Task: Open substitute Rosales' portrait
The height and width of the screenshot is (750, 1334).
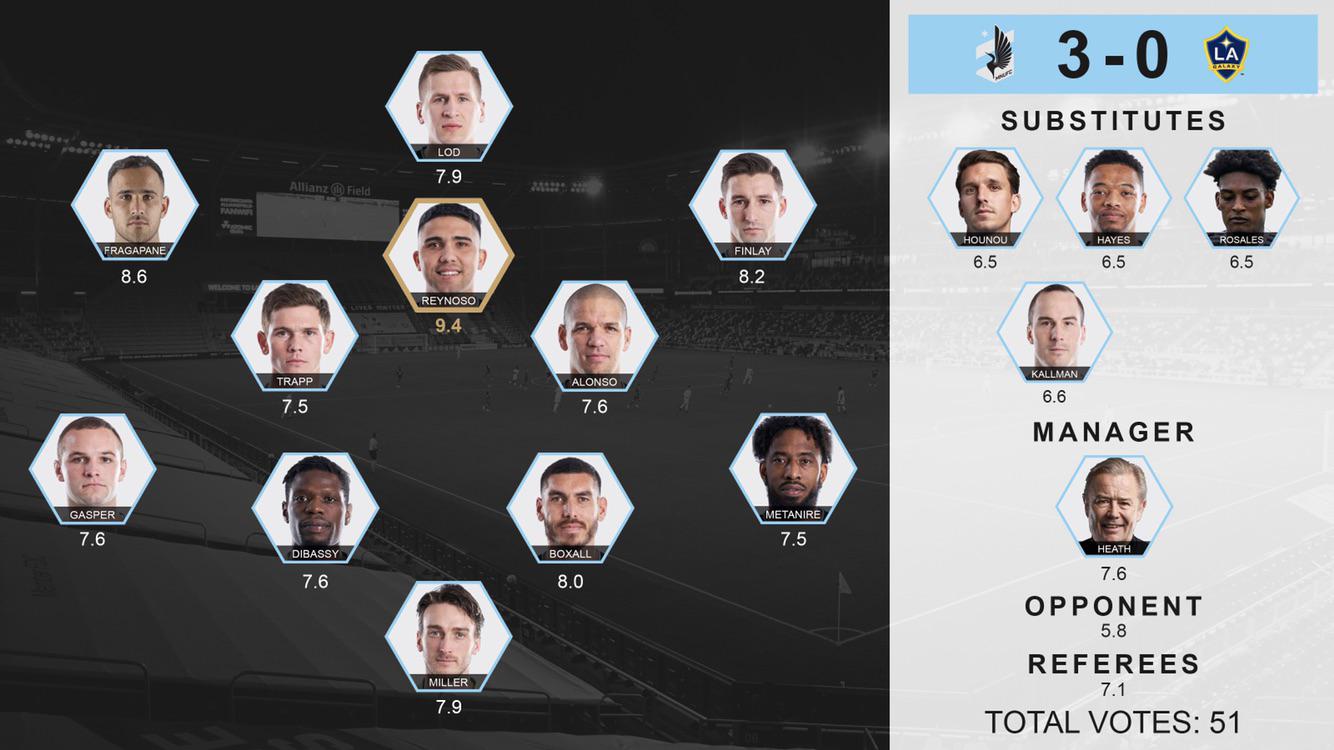Action: (1241, 197)
